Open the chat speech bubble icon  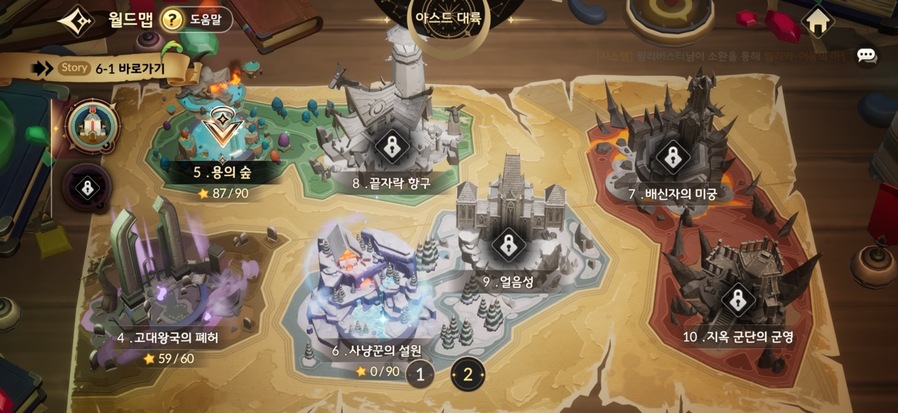tap(867, 56)
